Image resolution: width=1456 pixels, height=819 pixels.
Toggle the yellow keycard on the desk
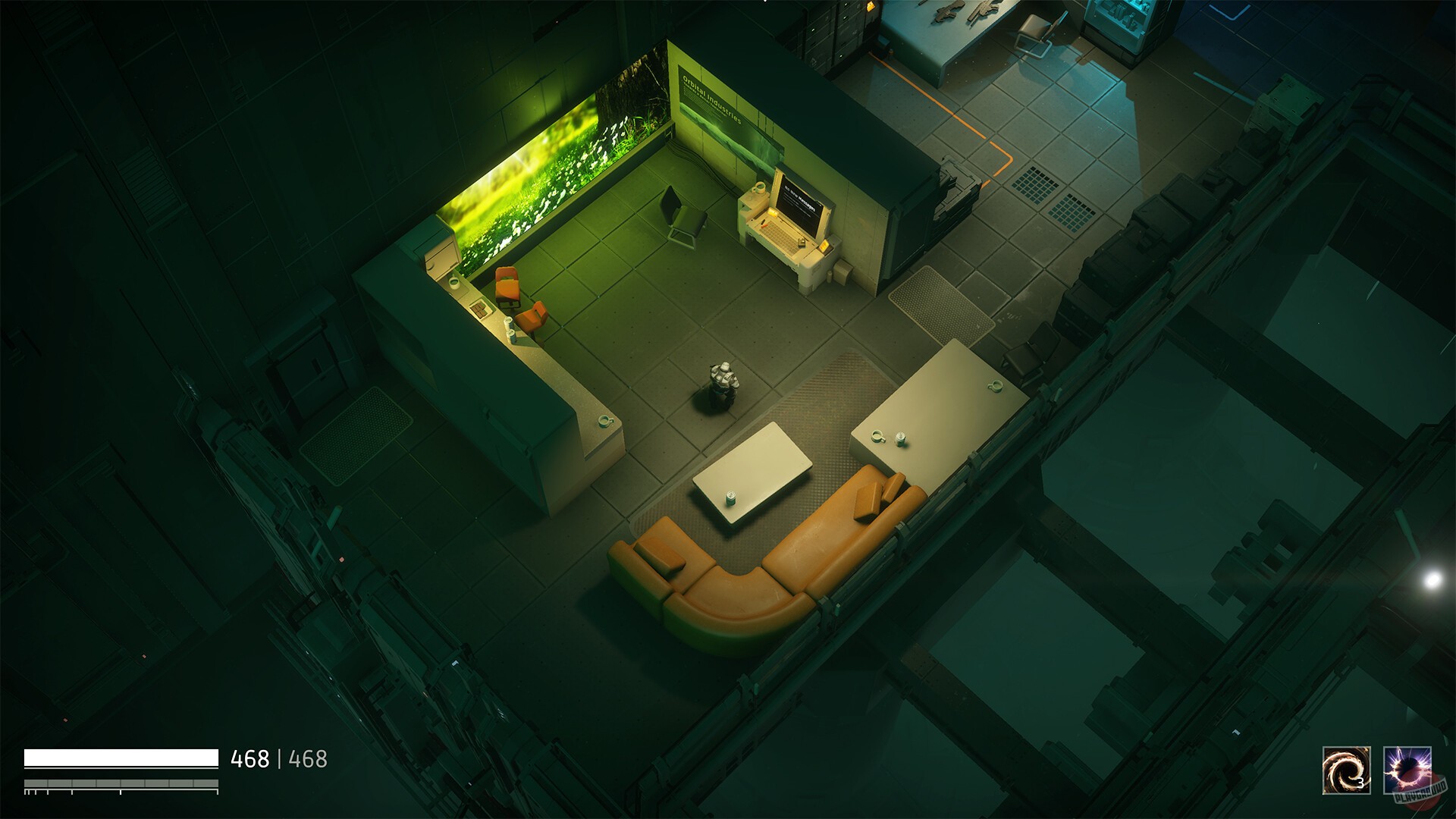[x=825, y=247]
